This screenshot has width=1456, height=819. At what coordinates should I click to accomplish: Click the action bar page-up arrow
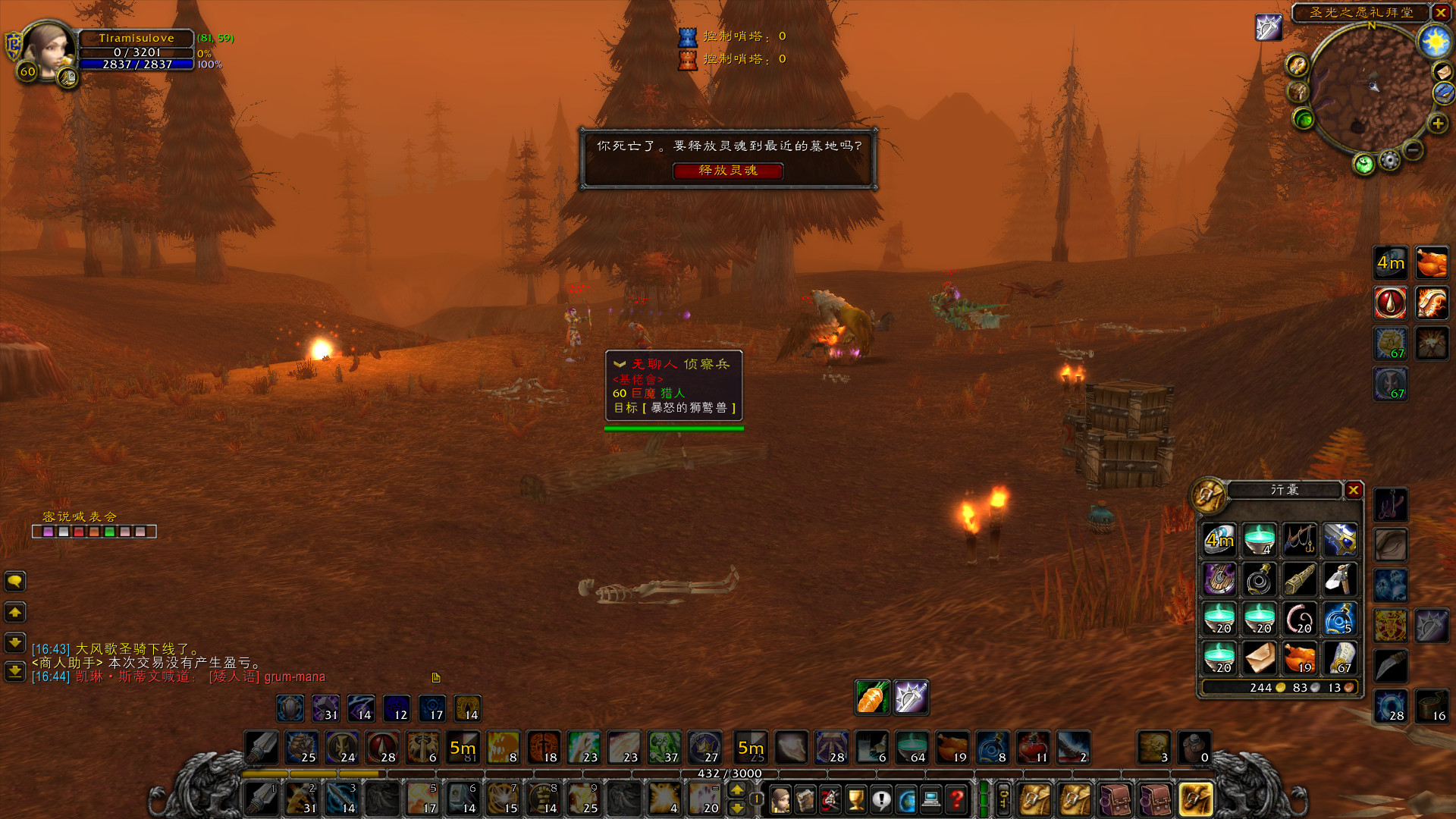[x=737, y=790]
